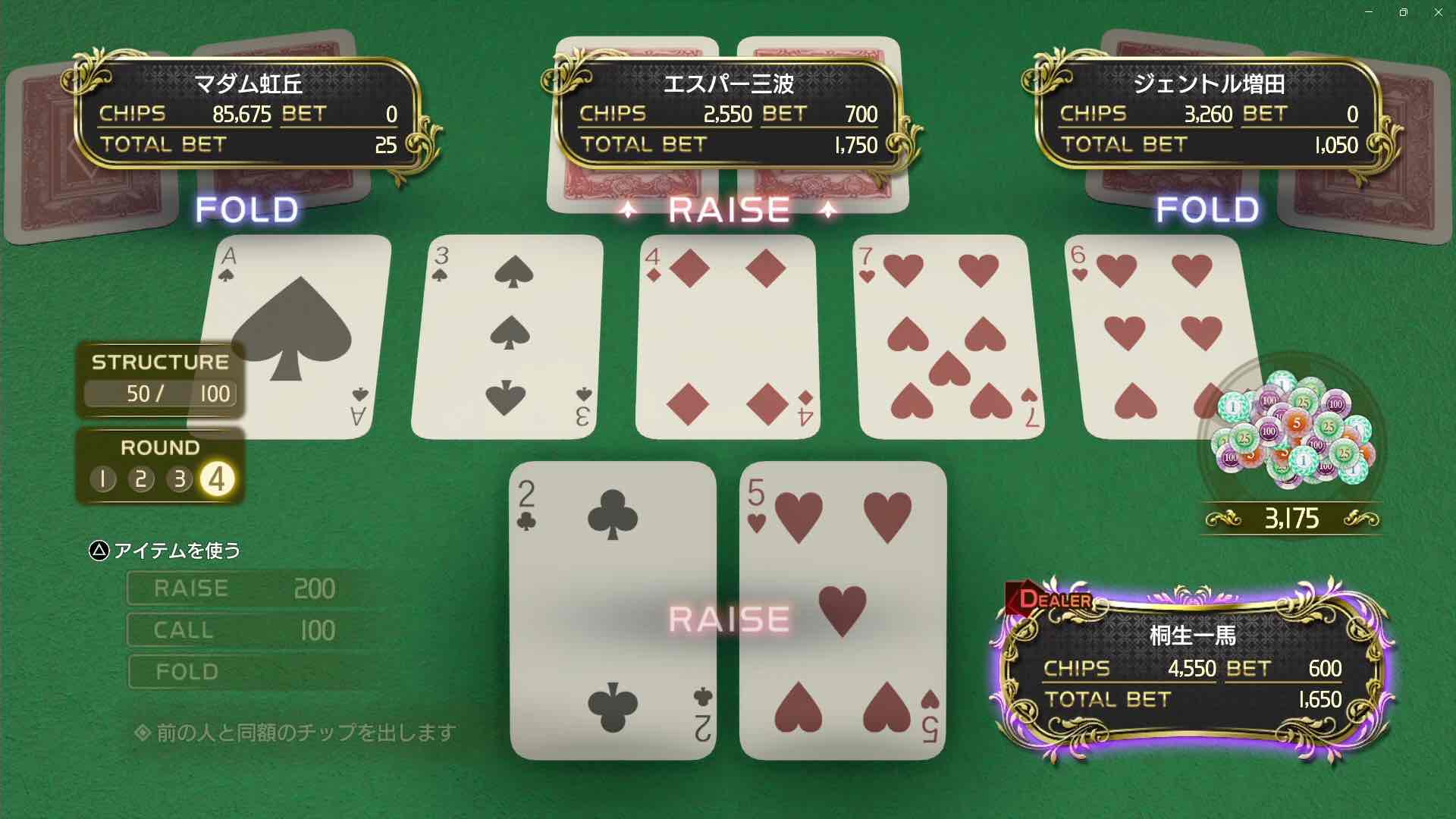Select round indicator 3
This screenshot has width=1456, height=819.
coord(179,479)
